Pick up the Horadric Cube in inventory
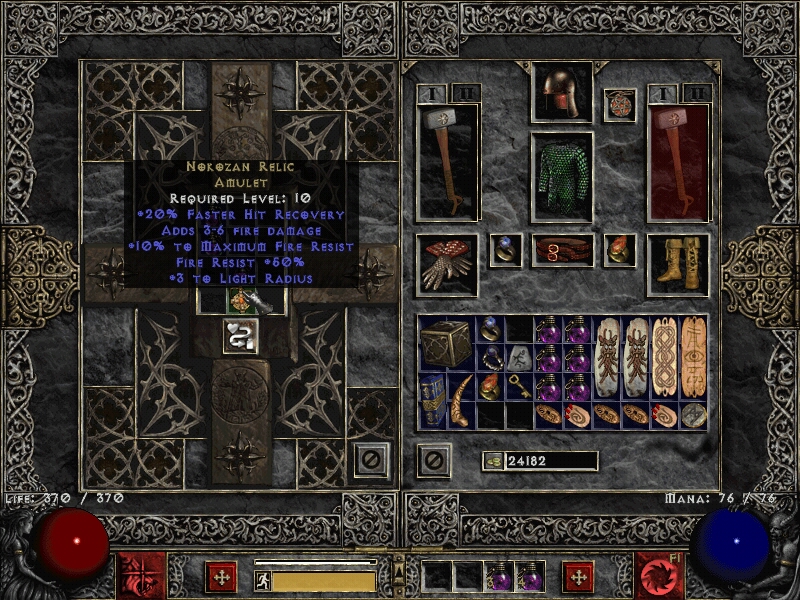Viewport: 800px width, 600px height. (445, 343)
